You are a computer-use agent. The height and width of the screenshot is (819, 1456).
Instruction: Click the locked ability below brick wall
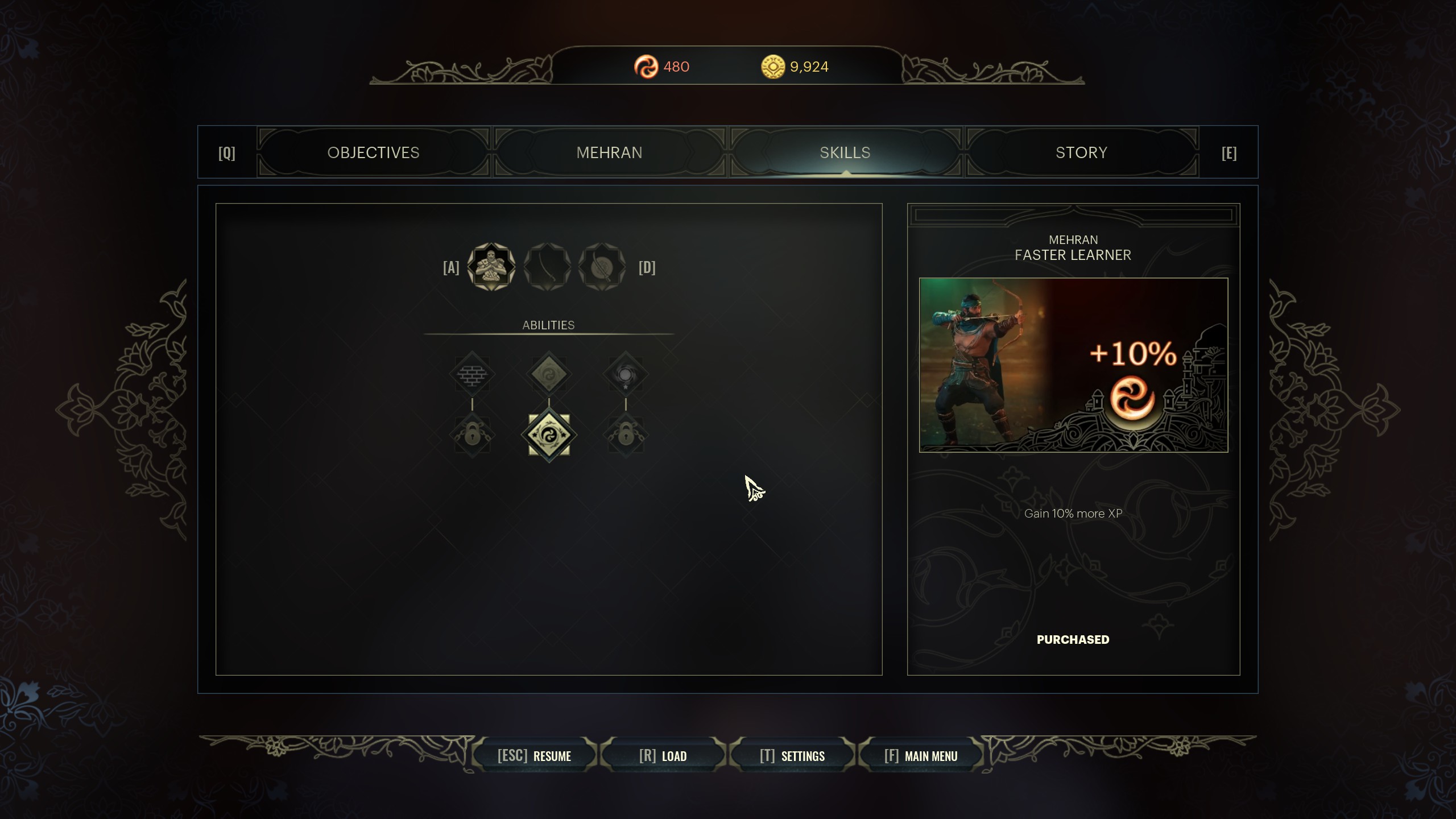(472, 435)
